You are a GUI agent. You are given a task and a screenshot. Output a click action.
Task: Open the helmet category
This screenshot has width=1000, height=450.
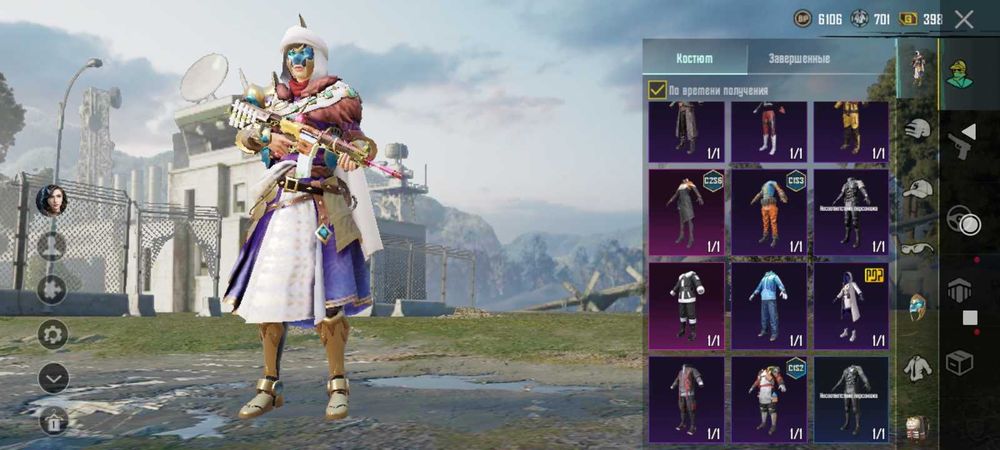coord(918,129)
